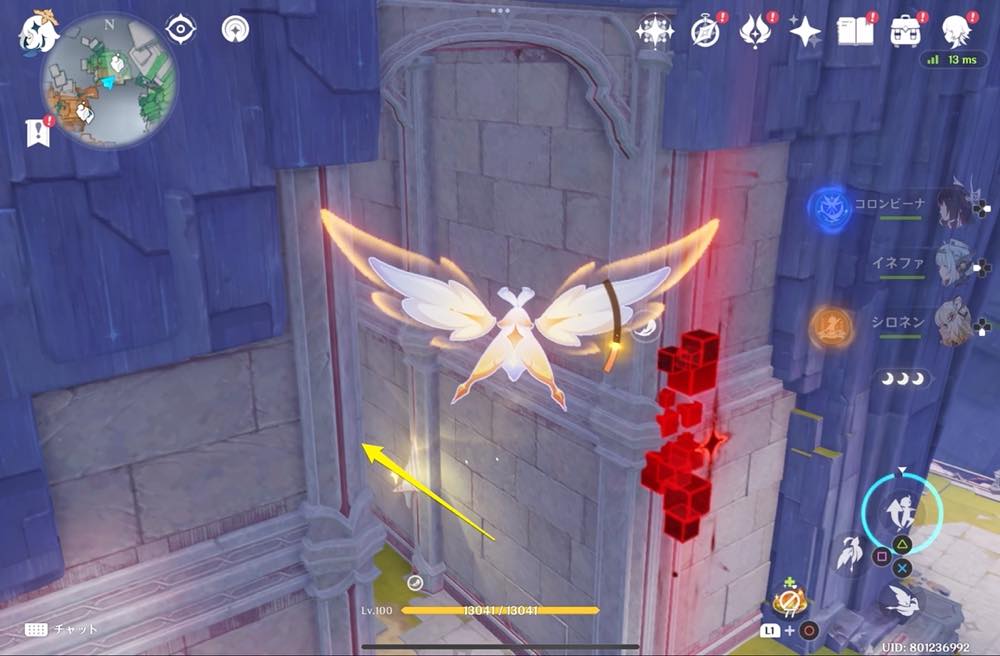Open the sparkle cluster icon
Image resolution: width=1000 pixels, height=656 pixels.
[655, 32]
